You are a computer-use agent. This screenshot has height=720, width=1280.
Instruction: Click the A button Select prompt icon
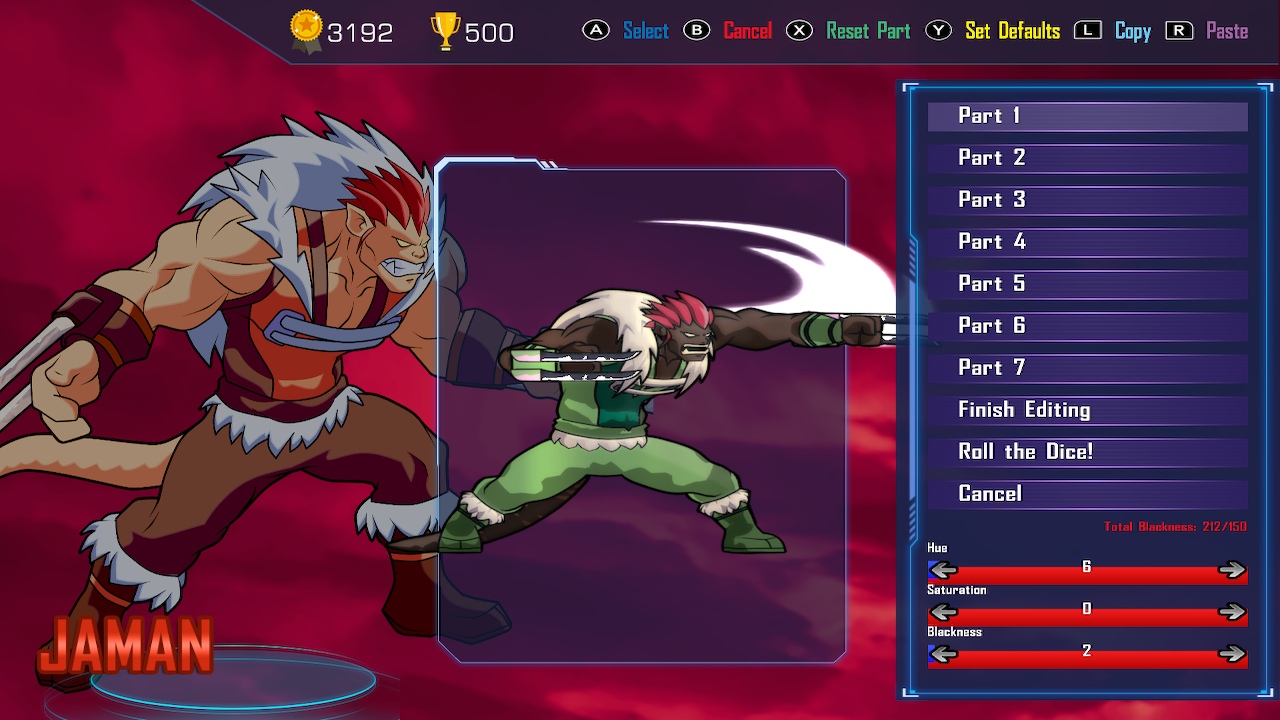coord(597,31)
